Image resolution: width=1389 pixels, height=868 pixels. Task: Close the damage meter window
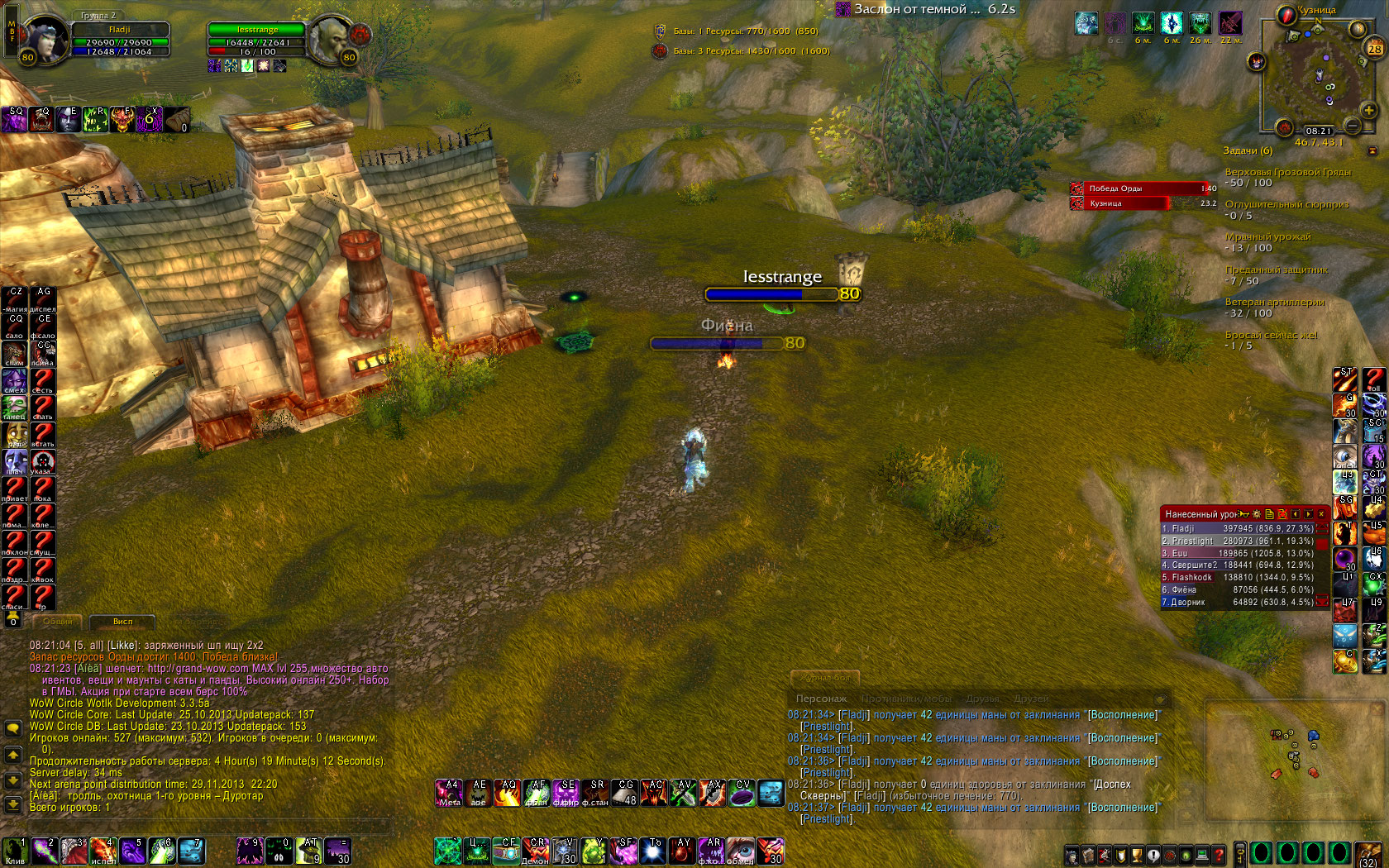pos(1321,514)
